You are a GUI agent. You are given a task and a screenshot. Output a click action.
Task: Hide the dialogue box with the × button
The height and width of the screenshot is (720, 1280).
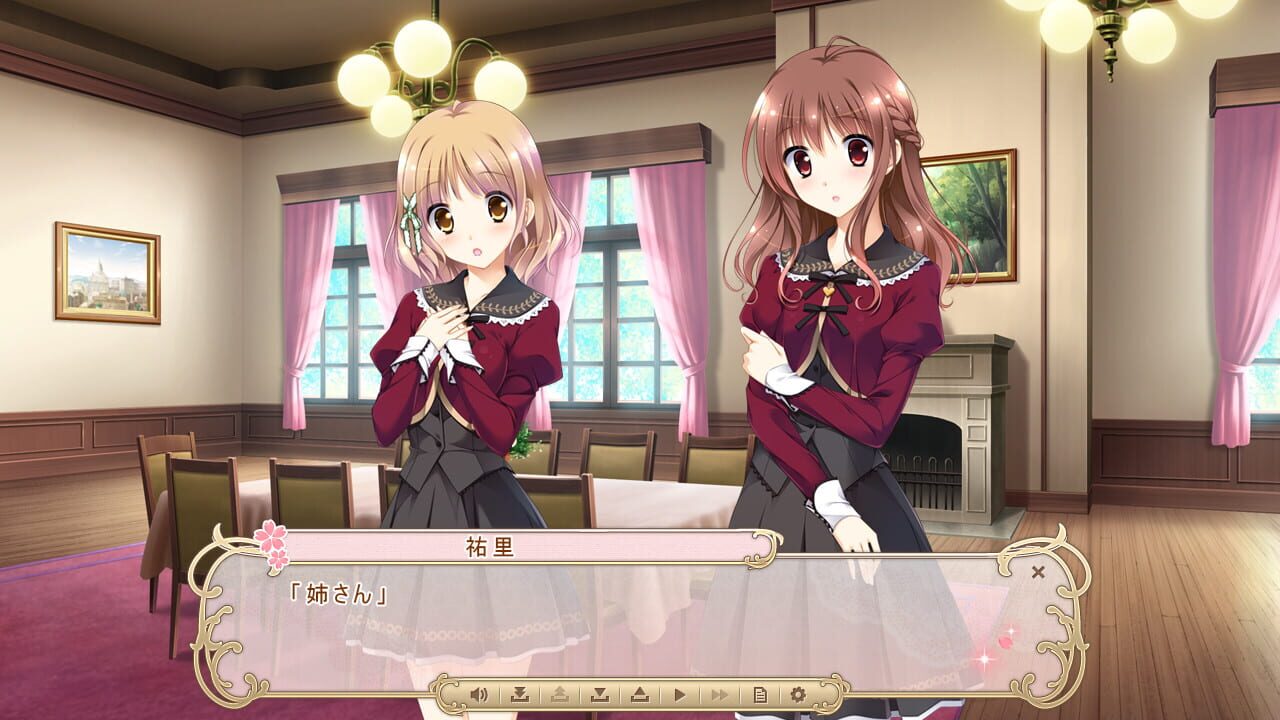click(1039, 570)
